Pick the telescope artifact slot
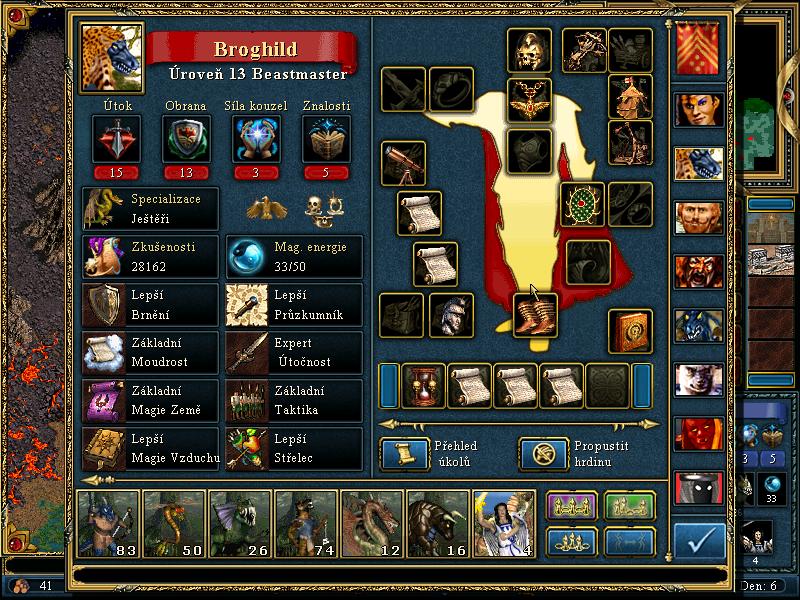Image resolution: width=800 pixels, height=600 pixels. tap(403, 164)
